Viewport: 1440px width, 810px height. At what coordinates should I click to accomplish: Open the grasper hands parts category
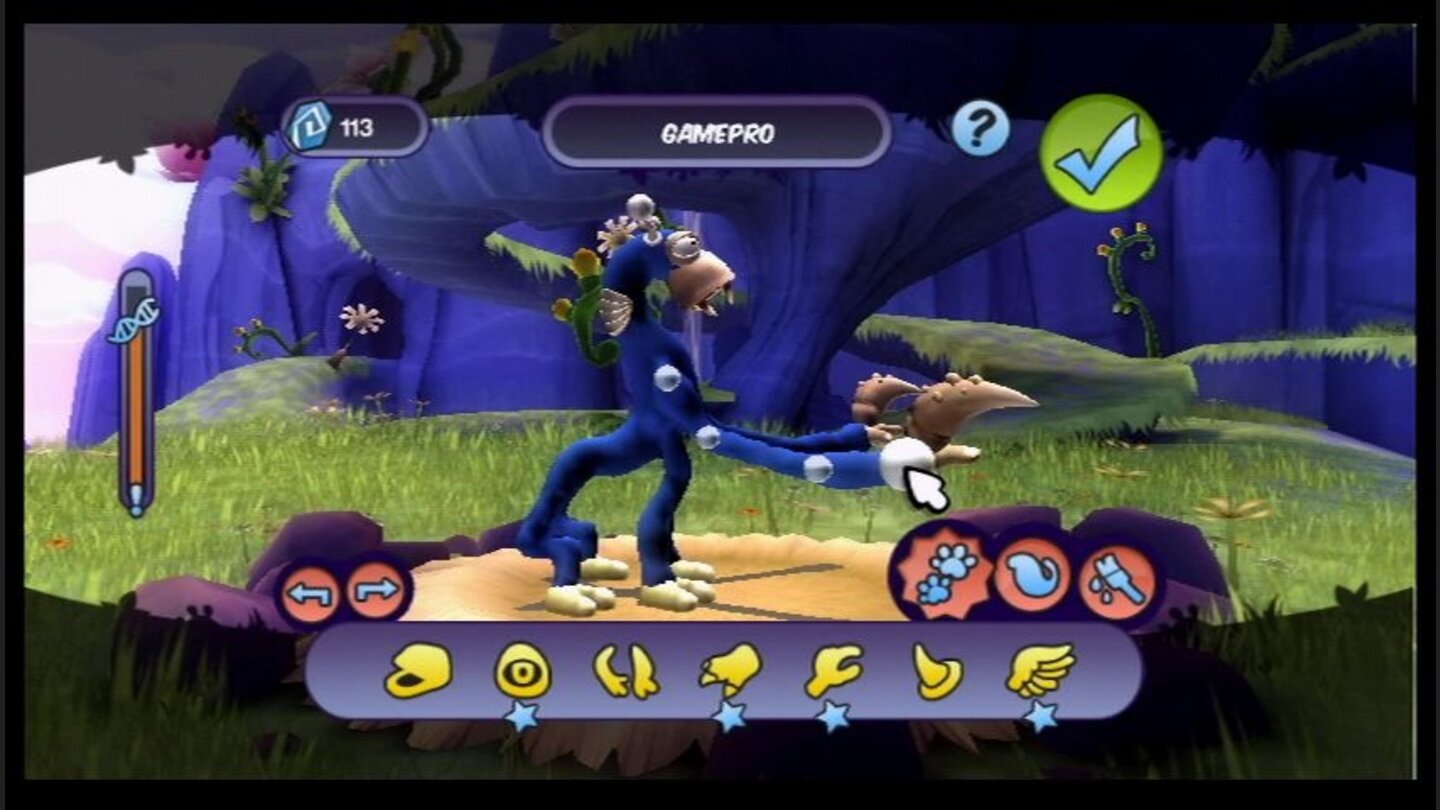[833, 670]
